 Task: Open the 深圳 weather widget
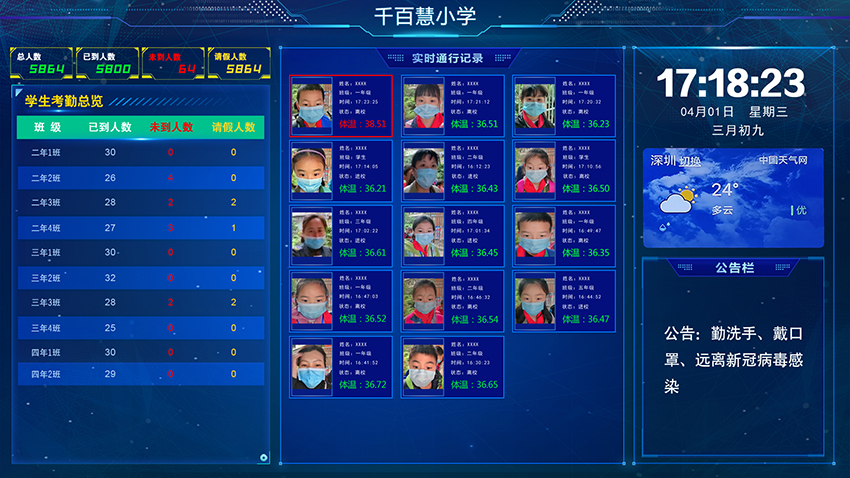[x=733, y=198]
